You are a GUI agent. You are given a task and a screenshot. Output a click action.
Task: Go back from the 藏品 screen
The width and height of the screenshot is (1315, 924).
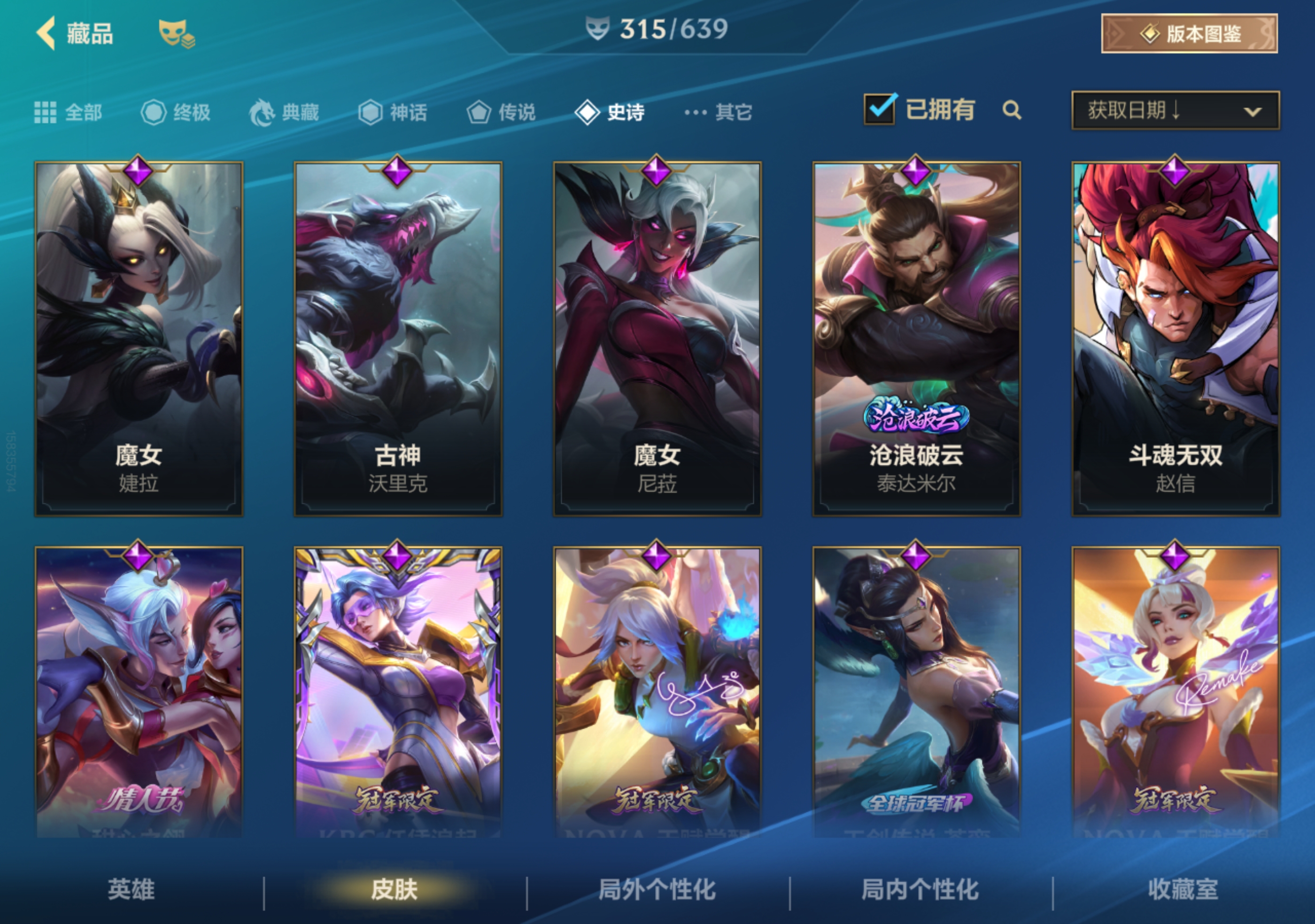pos(47,33)
